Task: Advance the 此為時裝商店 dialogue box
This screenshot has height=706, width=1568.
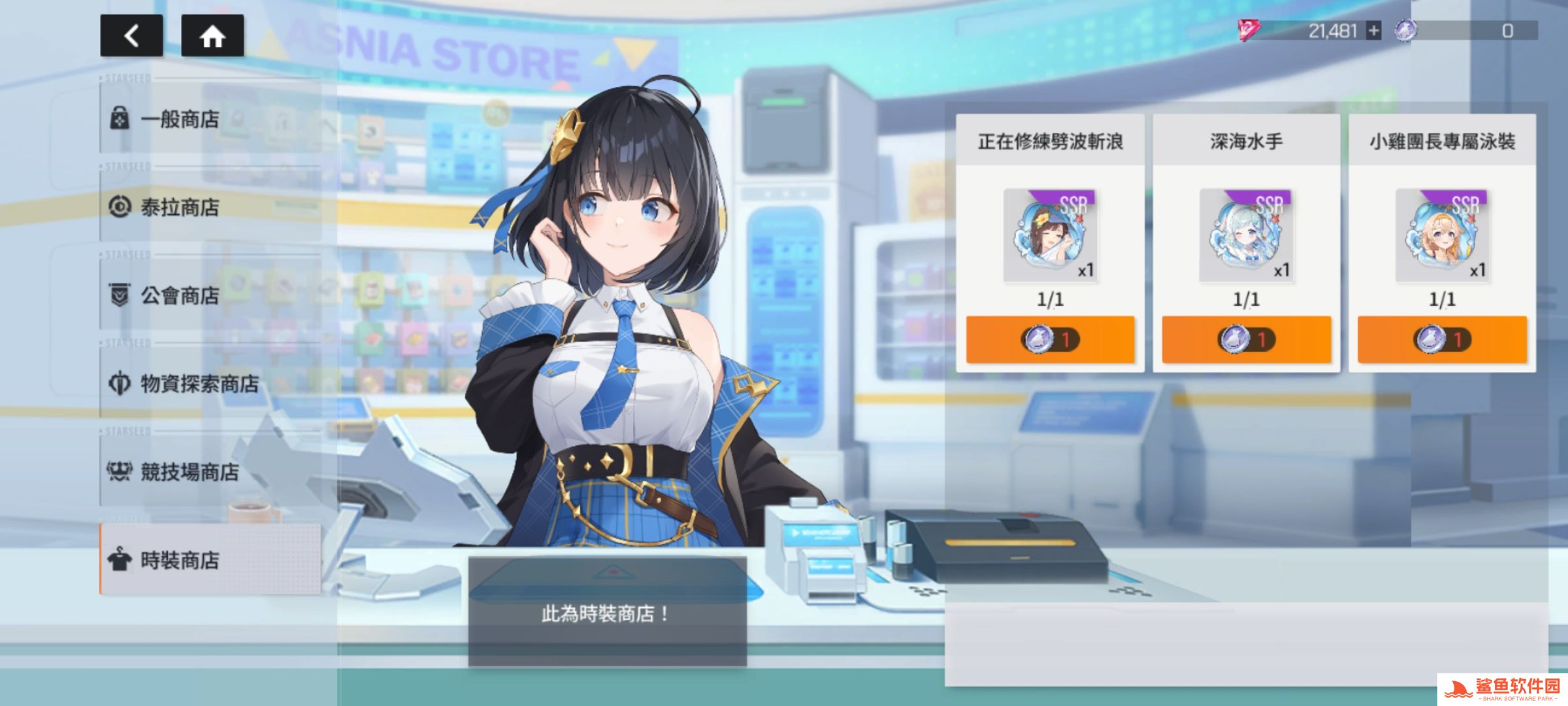Action: click(x=607, y=613)
